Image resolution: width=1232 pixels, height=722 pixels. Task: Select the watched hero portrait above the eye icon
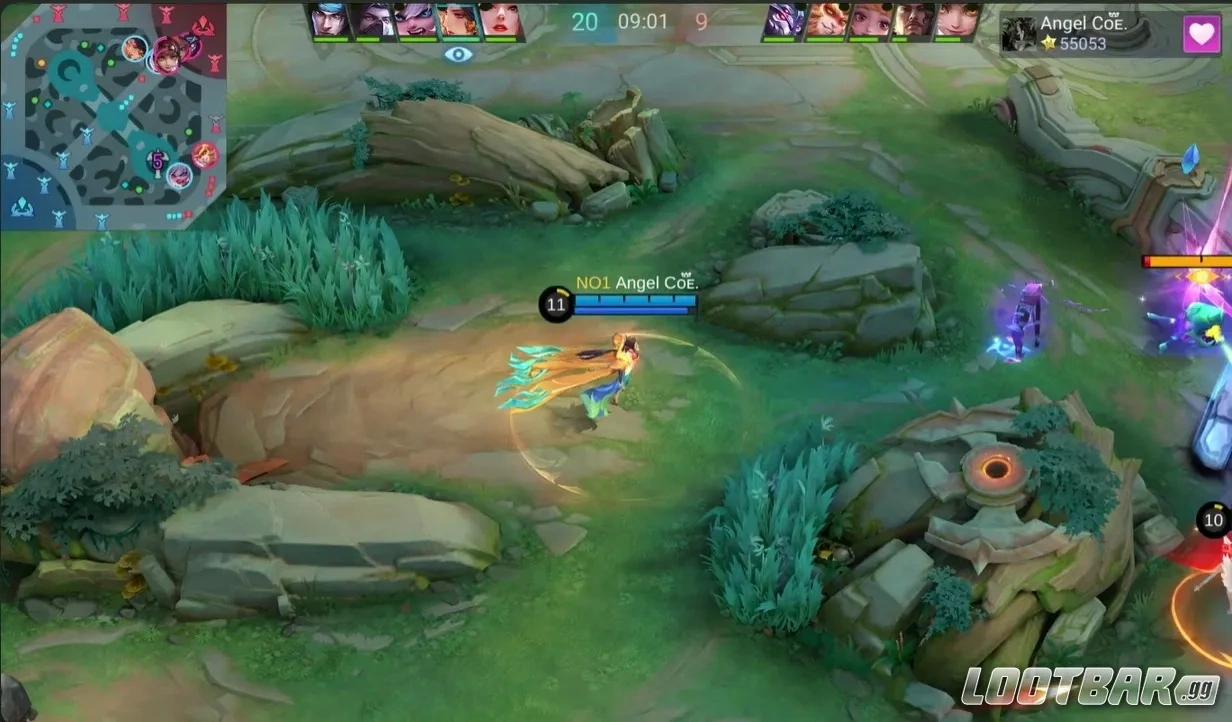(458, 20)
